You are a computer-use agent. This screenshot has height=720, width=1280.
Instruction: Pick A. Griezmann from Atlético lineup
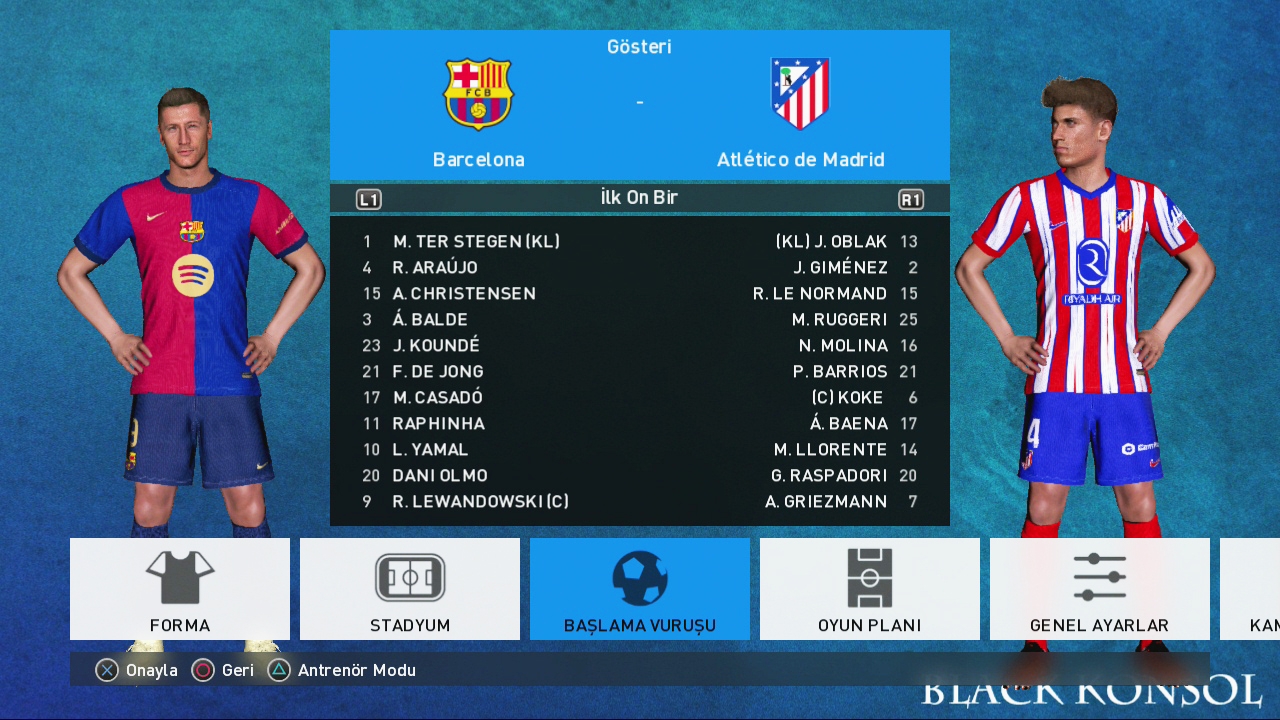(x=826, y=501)
